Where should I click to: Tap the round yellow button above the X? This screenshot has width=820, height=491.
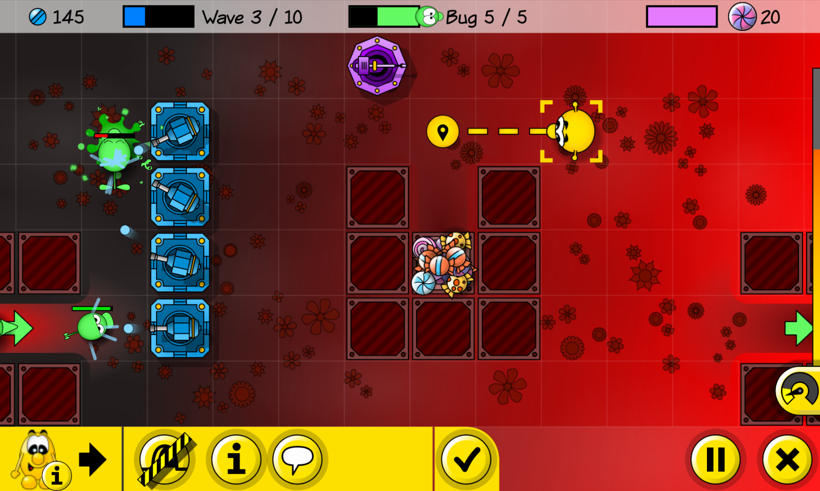[x=798, y=391]
